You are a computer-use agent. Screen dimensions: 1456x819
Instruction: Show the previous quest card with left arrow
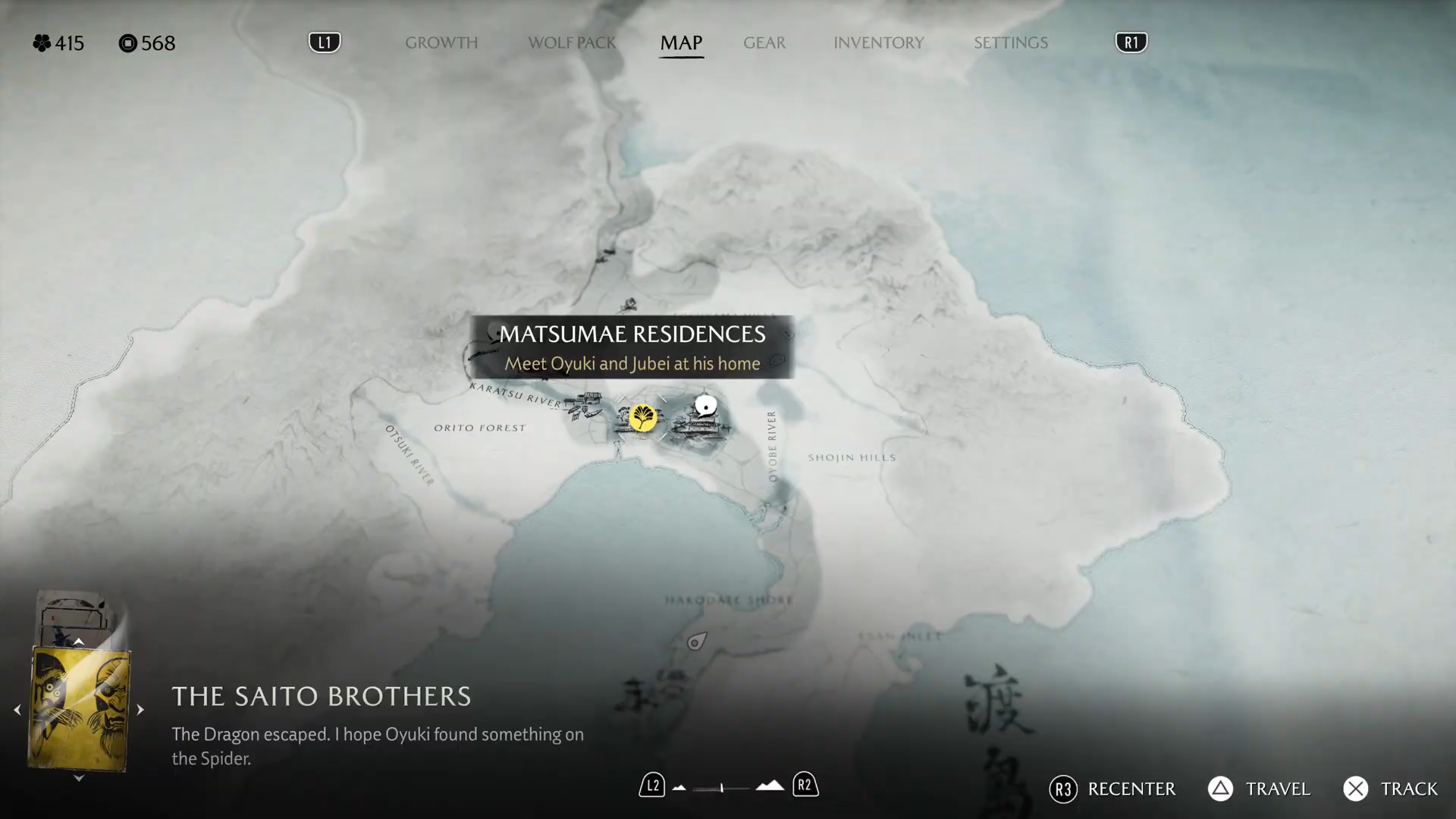click(x=17, y=710)
